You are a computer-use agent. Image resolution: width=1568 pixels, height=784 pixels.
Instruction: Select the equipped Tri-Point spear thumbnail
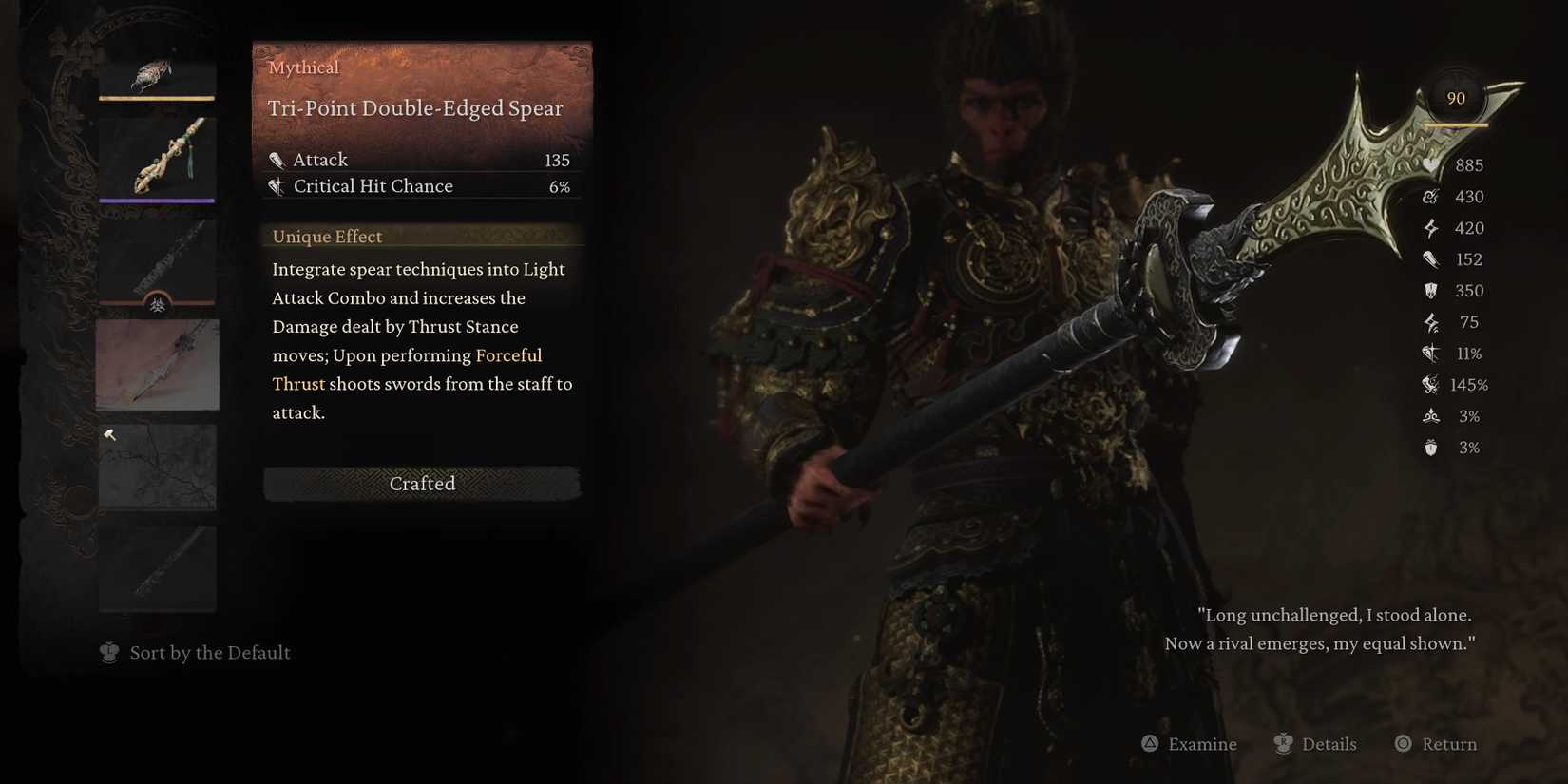157,364
